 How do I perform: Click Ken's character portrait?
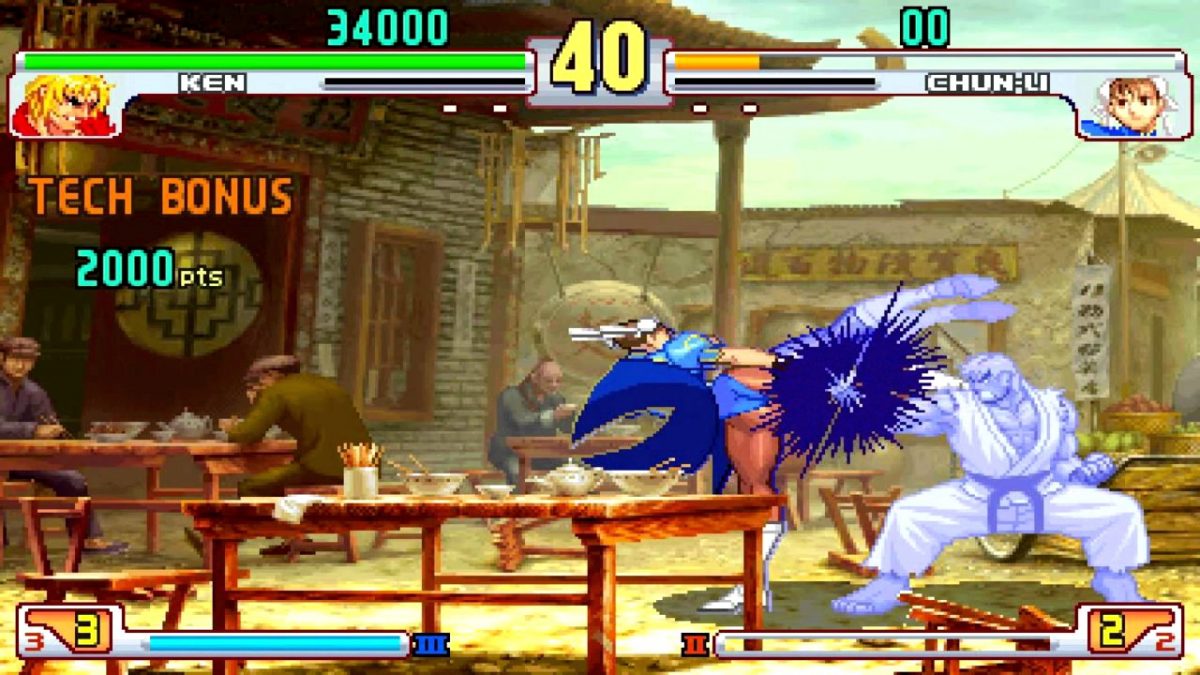[65, 105]
